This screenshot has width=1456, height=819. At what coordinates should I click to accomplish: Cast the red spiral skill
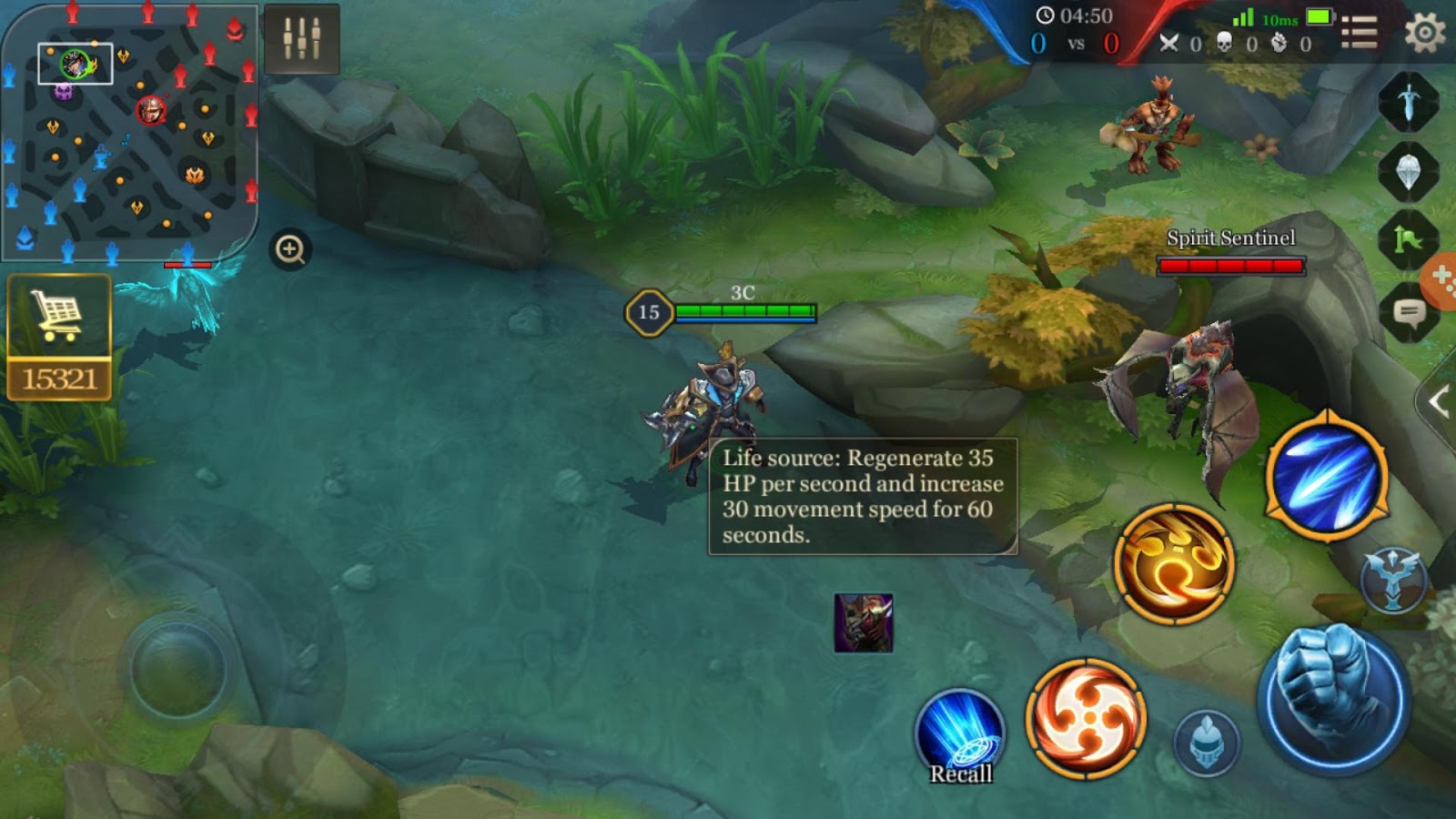[1086, 719]
